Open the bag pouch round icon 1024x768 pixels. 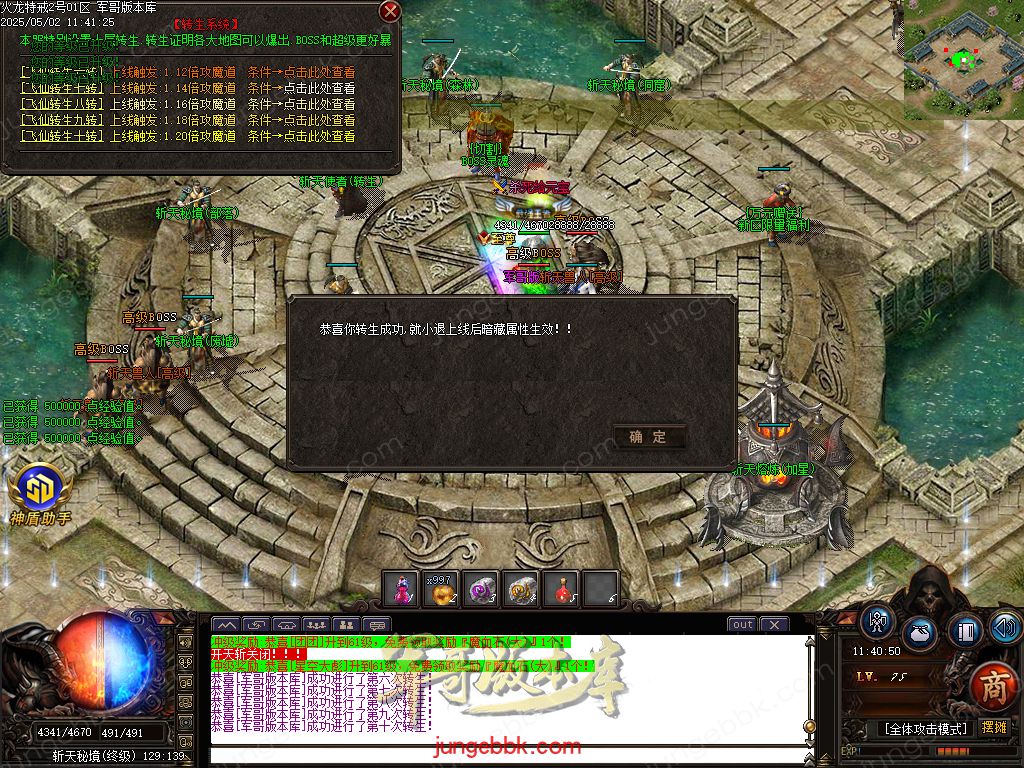[919, 634]
